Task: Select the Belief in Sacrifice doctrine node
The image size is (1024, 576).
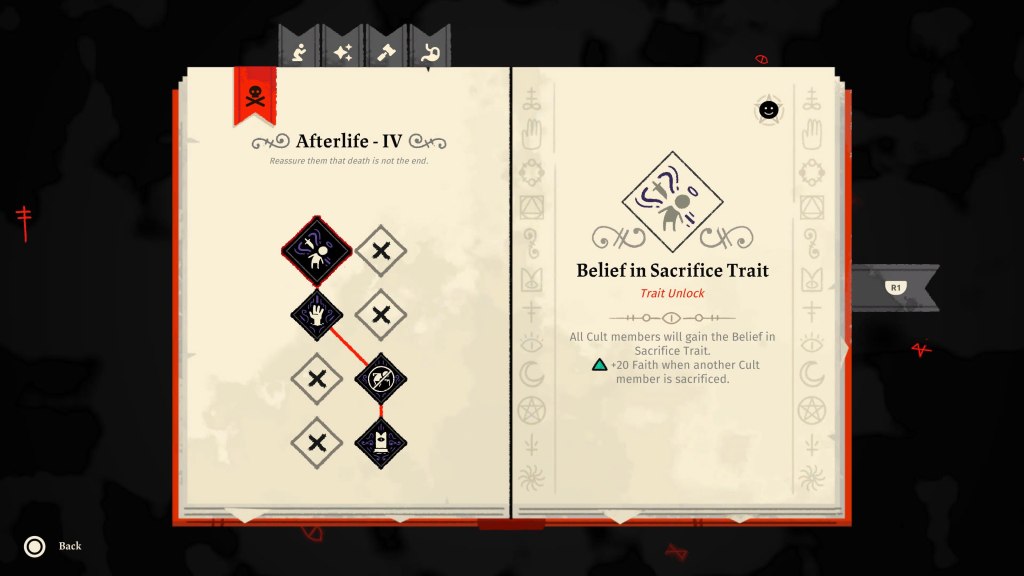Action: pos(317,250)
